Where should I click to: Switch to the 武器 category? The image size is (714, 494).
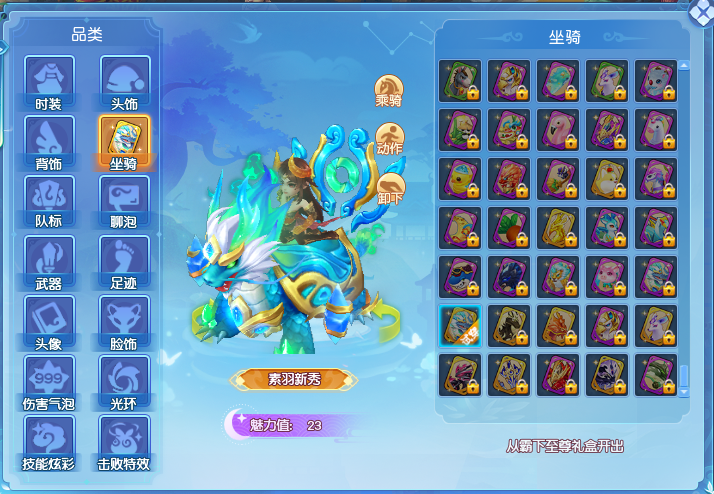(x=49, y=261)
